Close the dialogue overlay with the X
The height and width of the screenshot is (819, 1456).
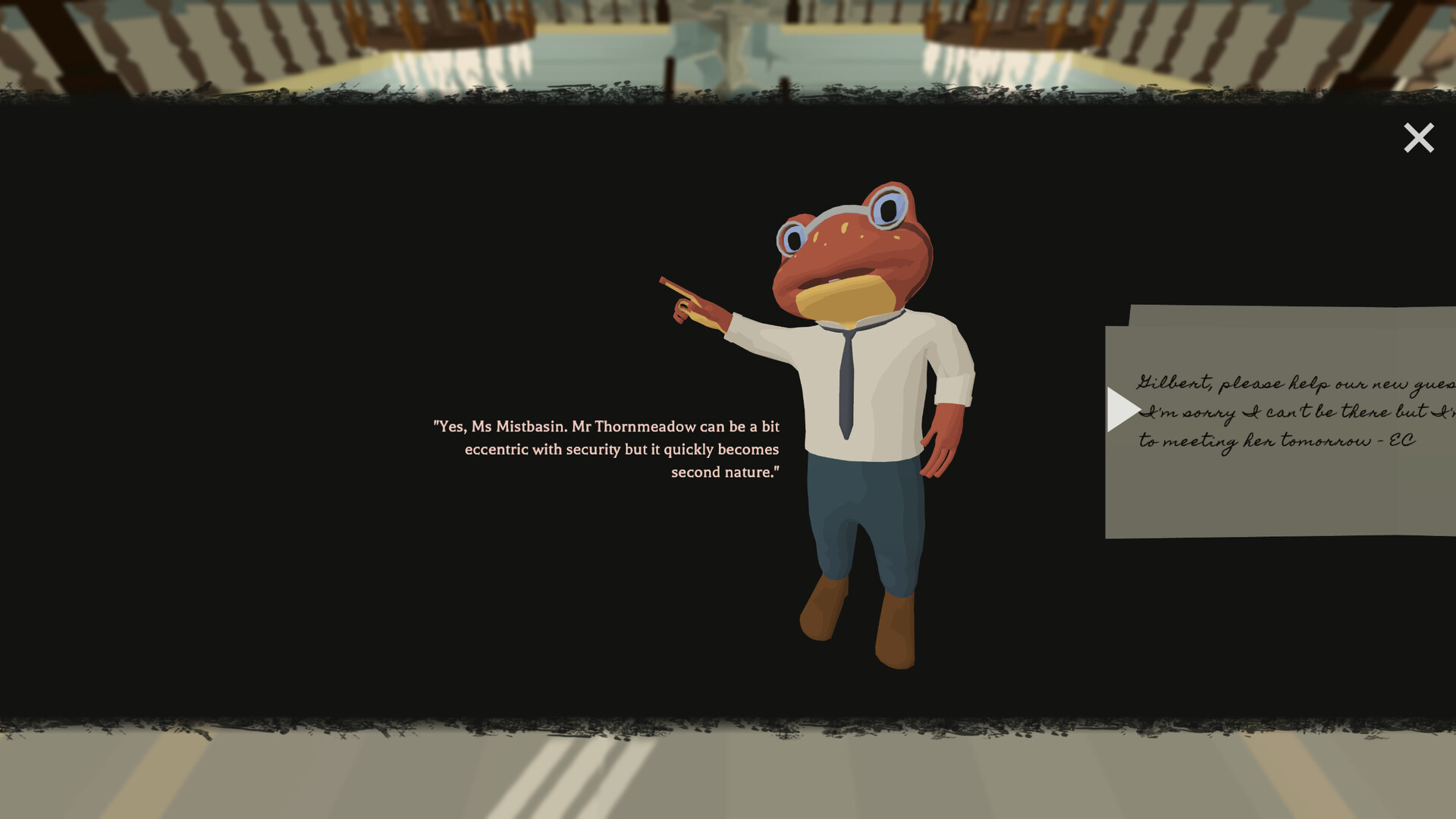coord(1418,137)
